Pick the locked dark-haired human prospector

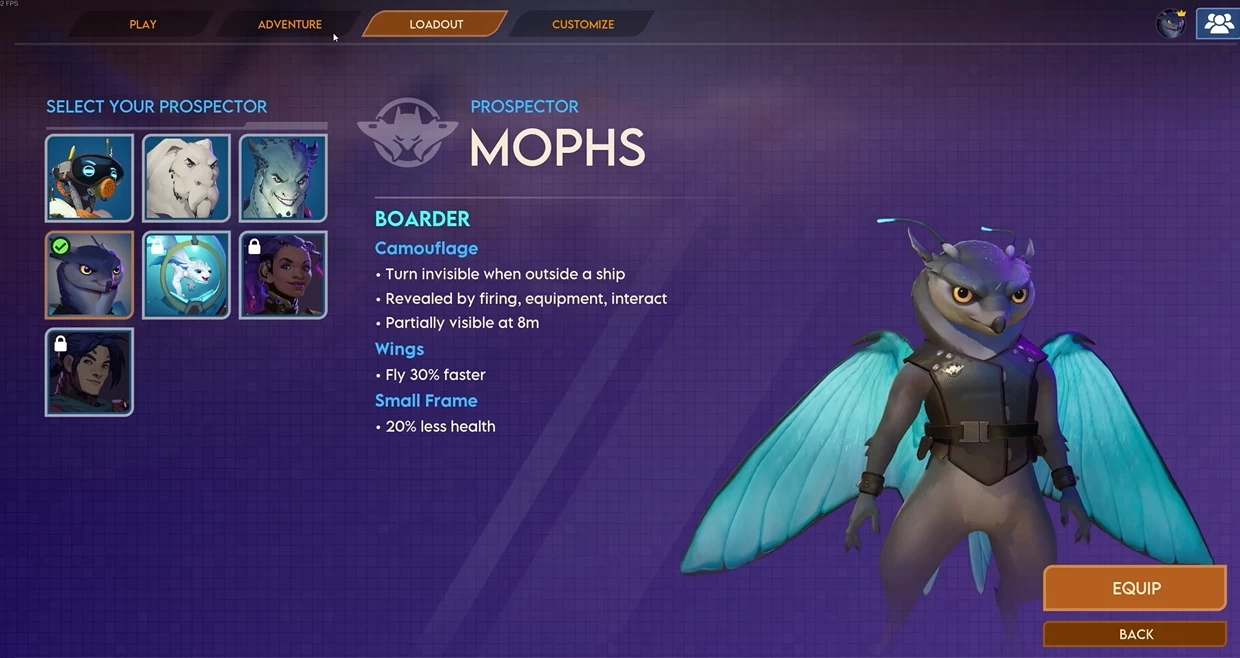[x=89, y=372]
